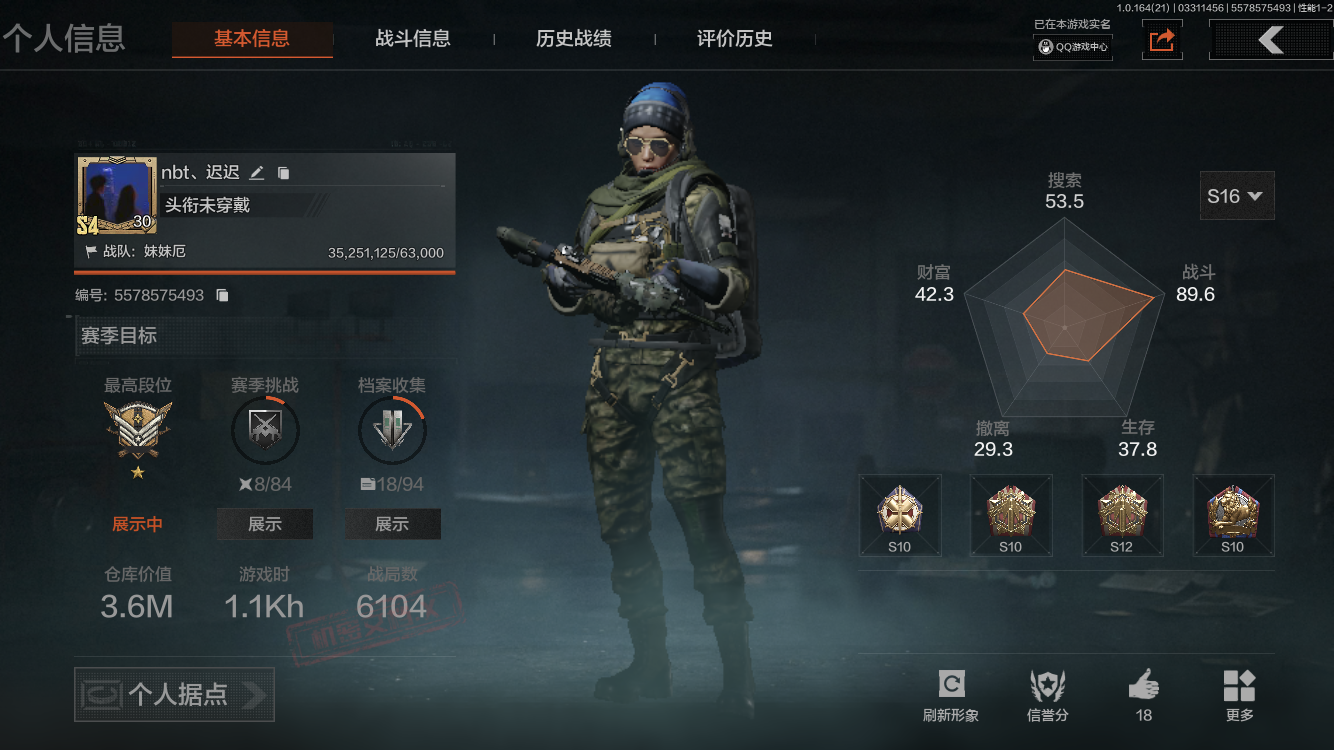Click the 赛季挑战 crossed rifles badge icon
1334x750 pixels.
click(264, 430)
